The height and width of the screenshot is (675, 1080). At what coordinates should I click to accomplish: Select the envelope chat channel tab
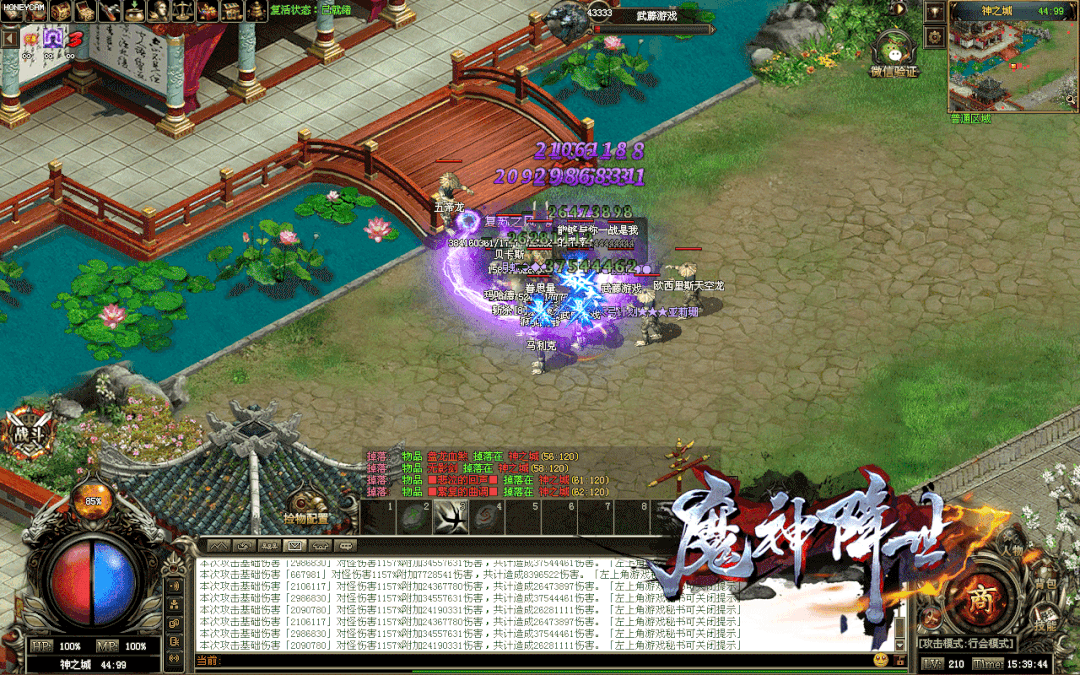[x=294, y=546]
